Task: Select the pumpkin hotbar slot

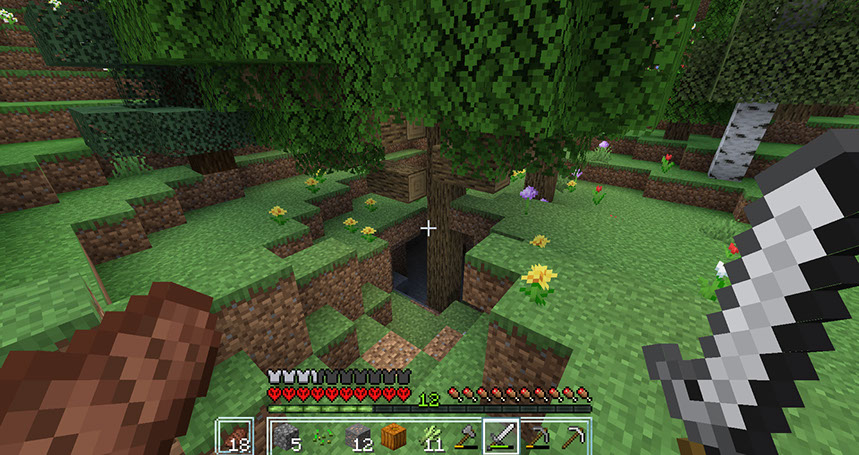Action: 393,436
